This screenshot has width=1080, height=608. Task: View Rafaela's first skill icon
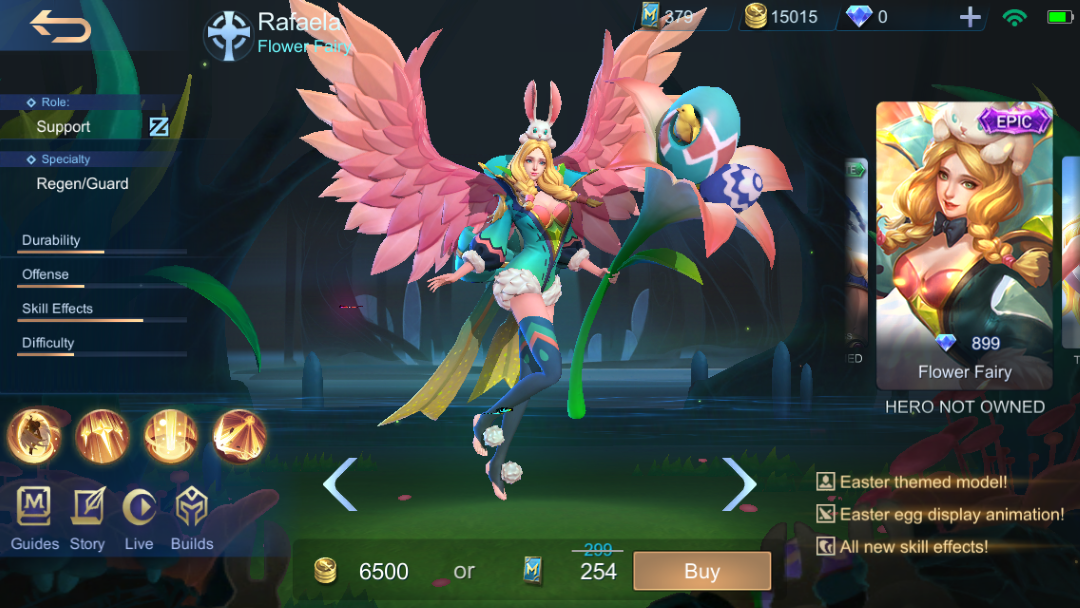[35, 437]
